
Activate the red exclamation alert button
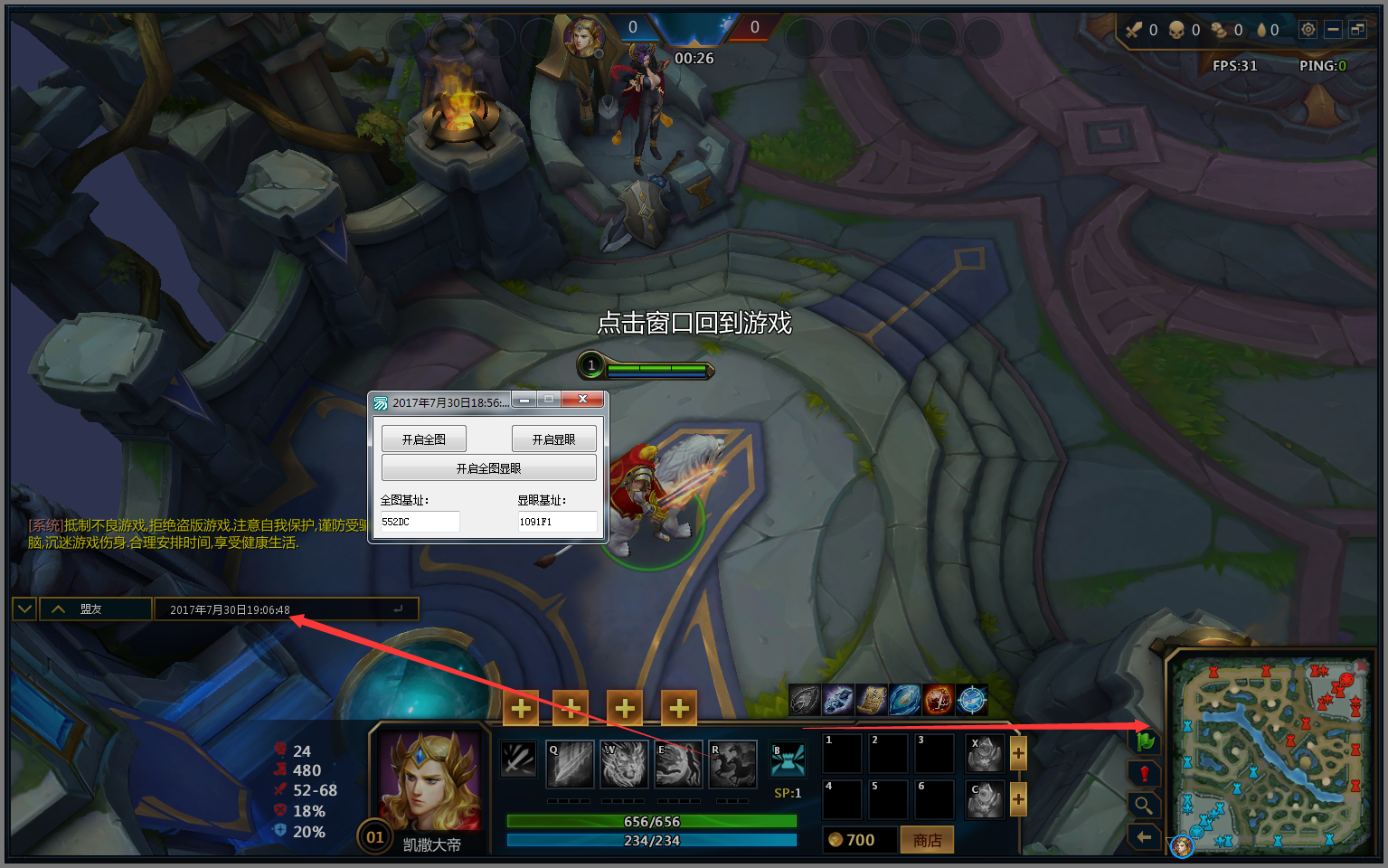(1145, 774)
